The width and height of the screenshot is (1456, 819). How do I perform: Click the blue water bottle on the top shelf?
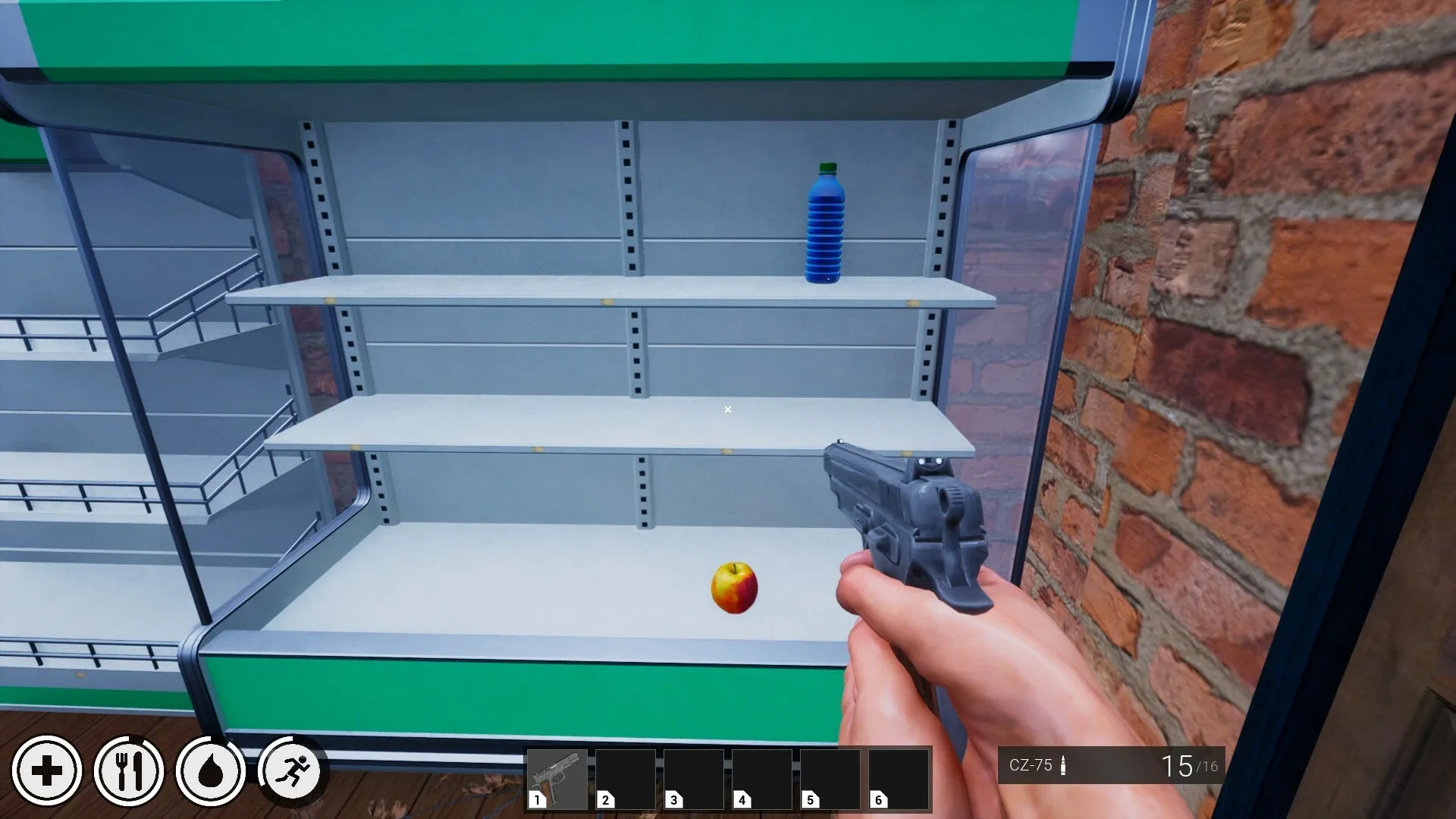[x=828, y=224]
